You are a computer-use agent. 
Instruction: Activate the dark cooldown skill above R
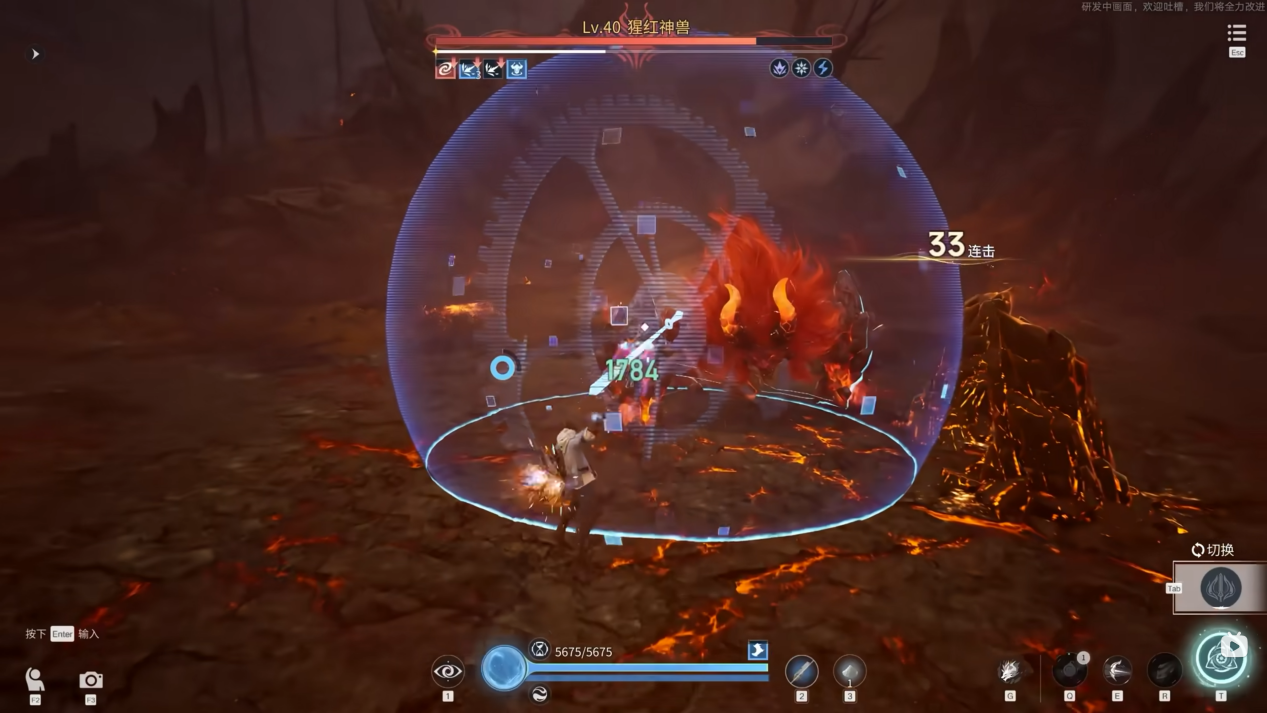1164,669
